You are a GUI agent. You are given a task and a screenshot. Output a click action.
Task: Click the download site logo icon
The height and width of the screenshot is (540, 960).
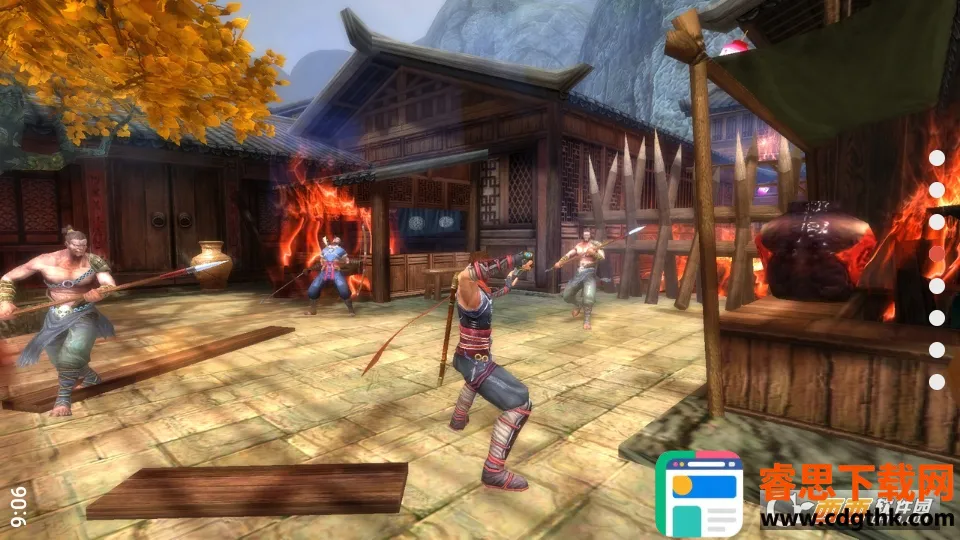(699, 495)
